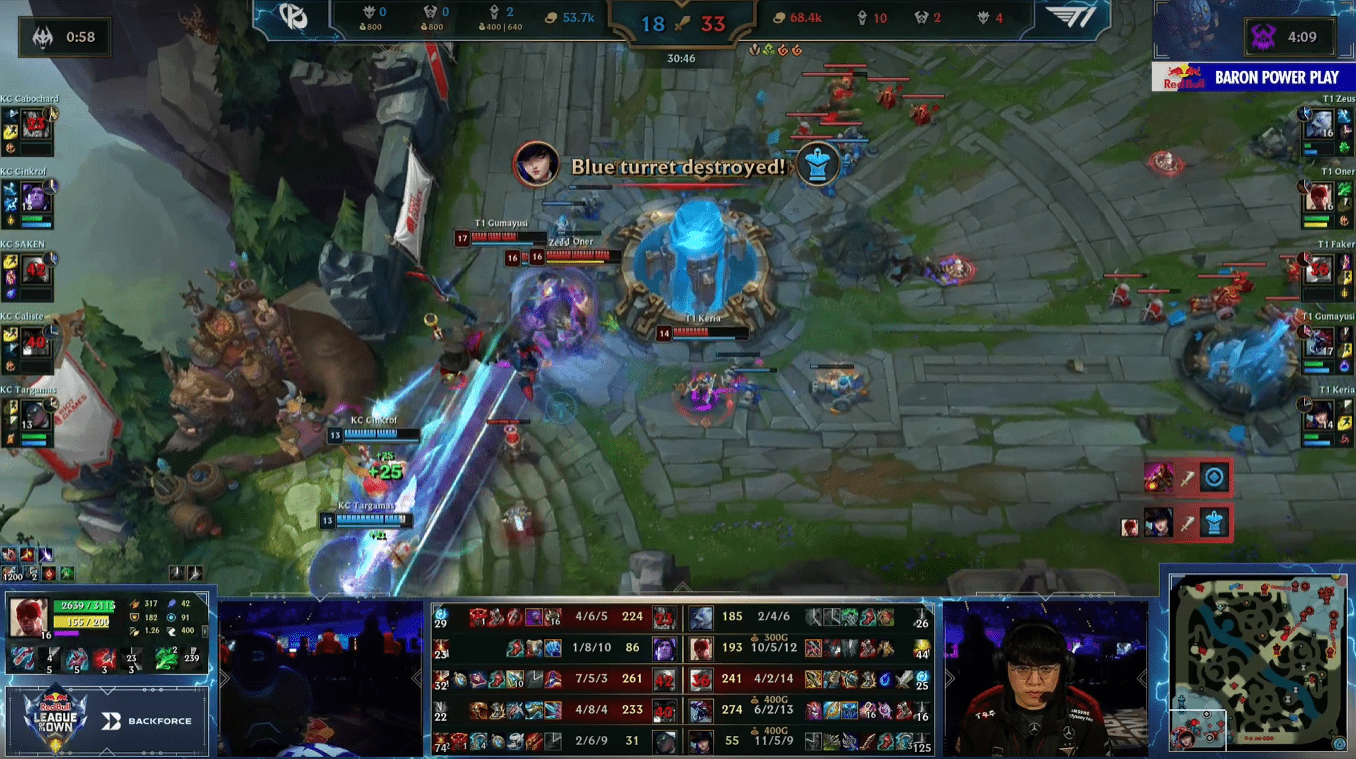Click the player webcam feed thumbnail
1356x759 pixels.
[1043, 678]
